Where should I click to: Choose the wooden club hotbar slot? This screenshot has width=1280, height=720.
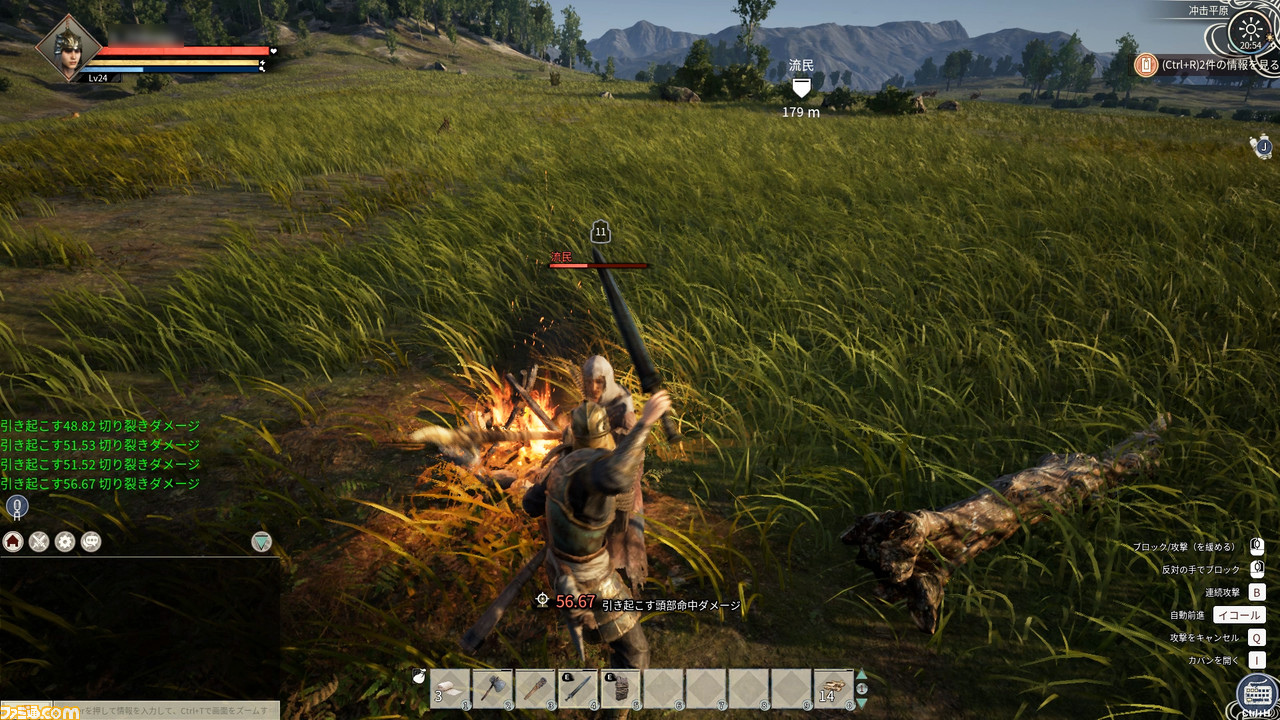click(534, 689)
